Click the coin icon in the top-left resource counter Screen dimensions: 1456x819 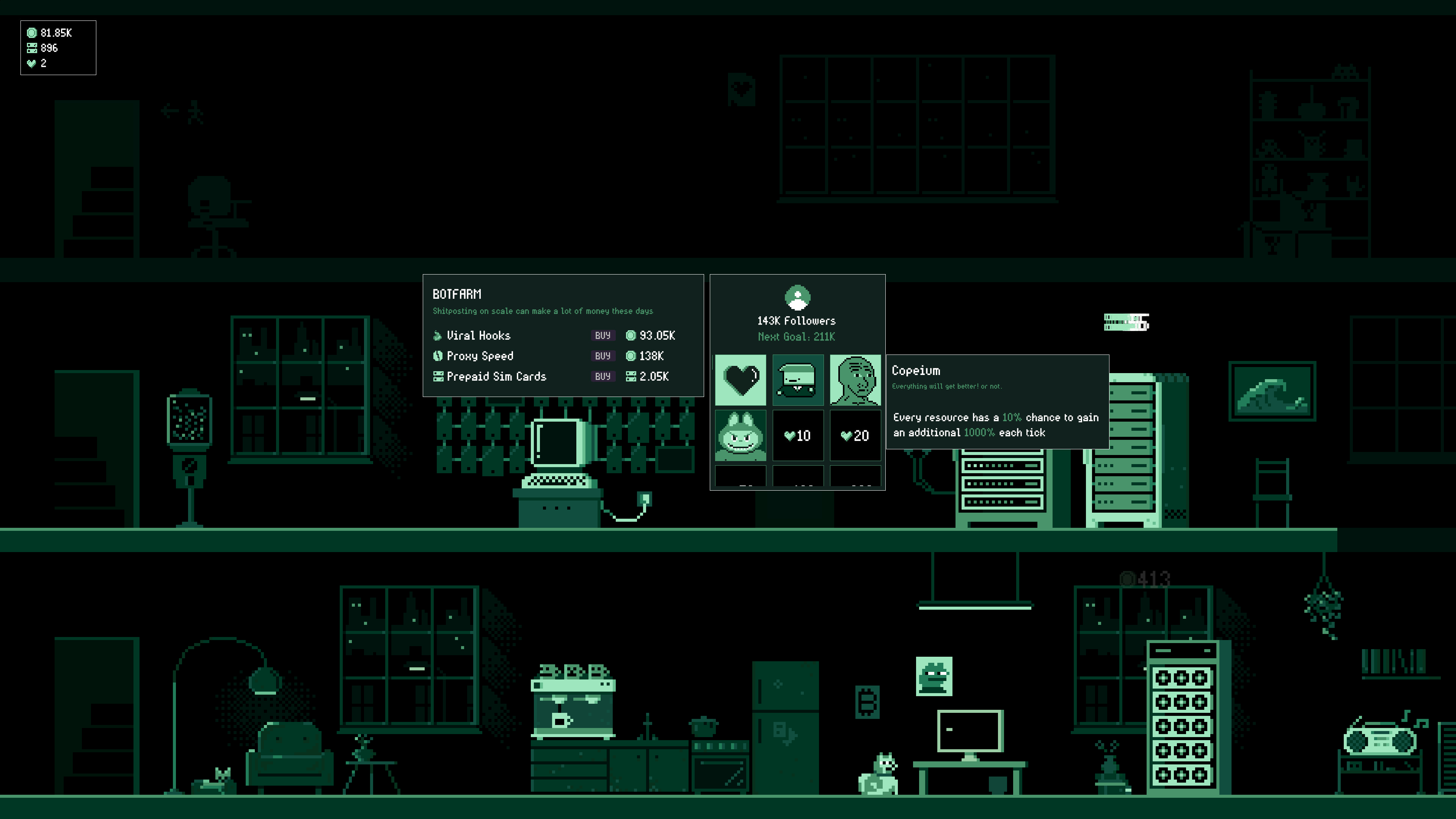tap(31, 33)
